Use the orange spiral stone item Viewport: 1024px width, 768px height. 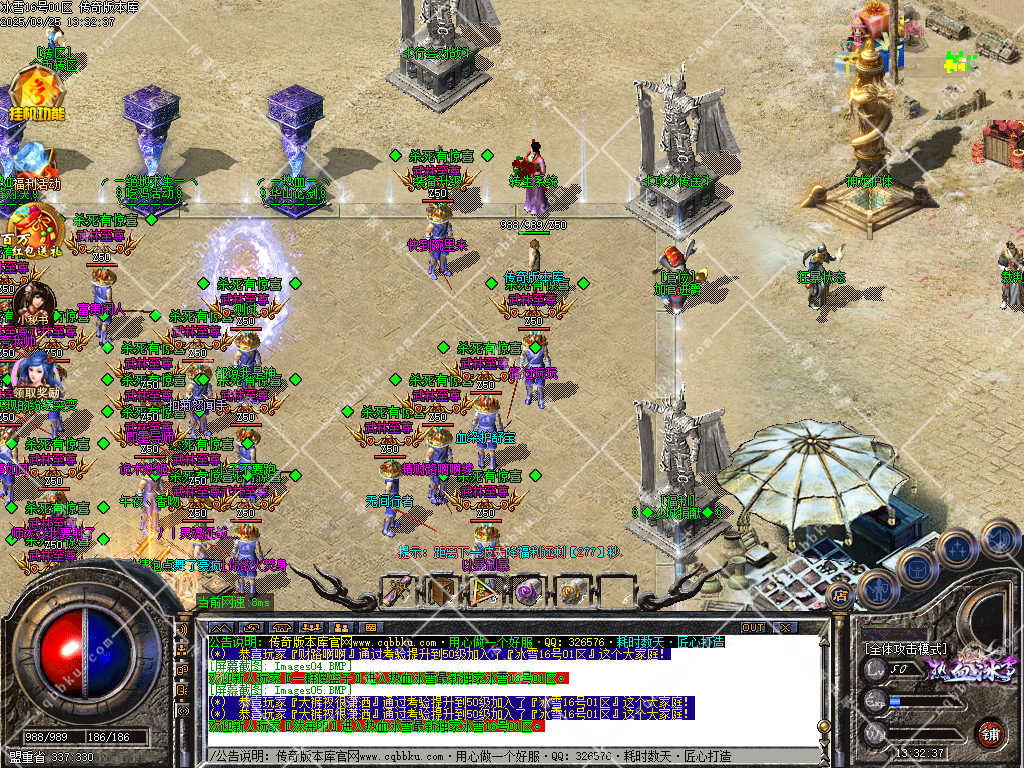pos(572,591)
